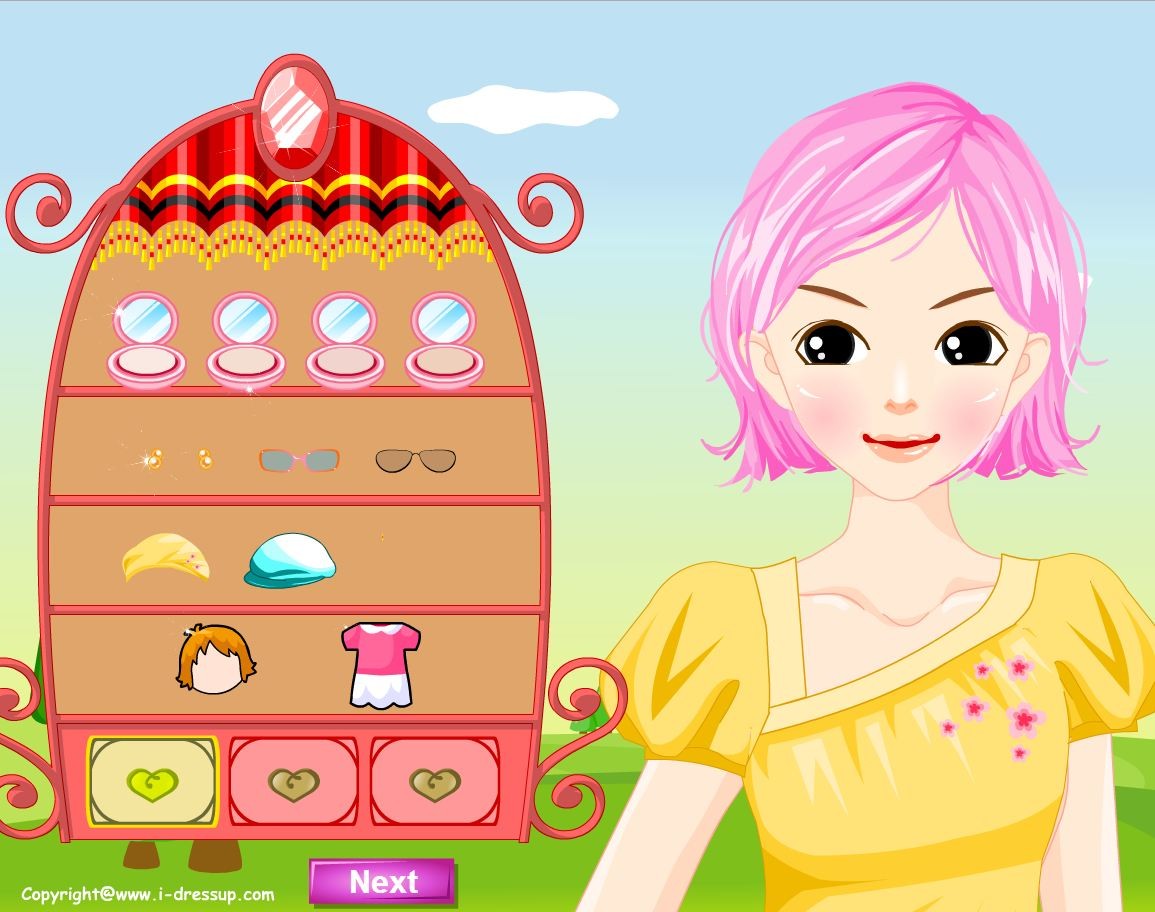Select the pink and white top

[380, 663]
